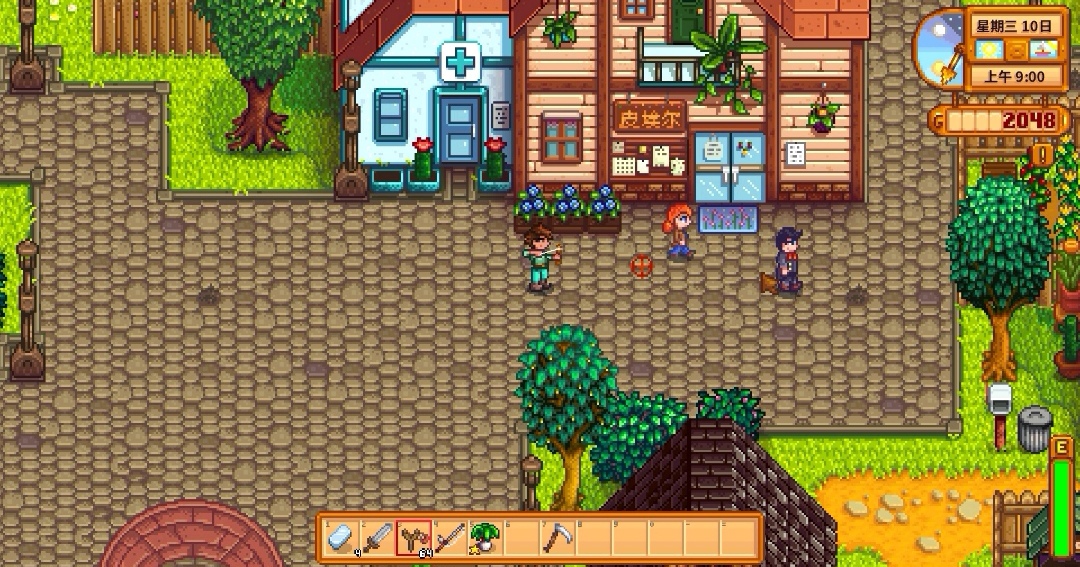Viewport: 1080px width, 567px height.
Task: Equip the steel sword from the hotbar
Action: 378,537
